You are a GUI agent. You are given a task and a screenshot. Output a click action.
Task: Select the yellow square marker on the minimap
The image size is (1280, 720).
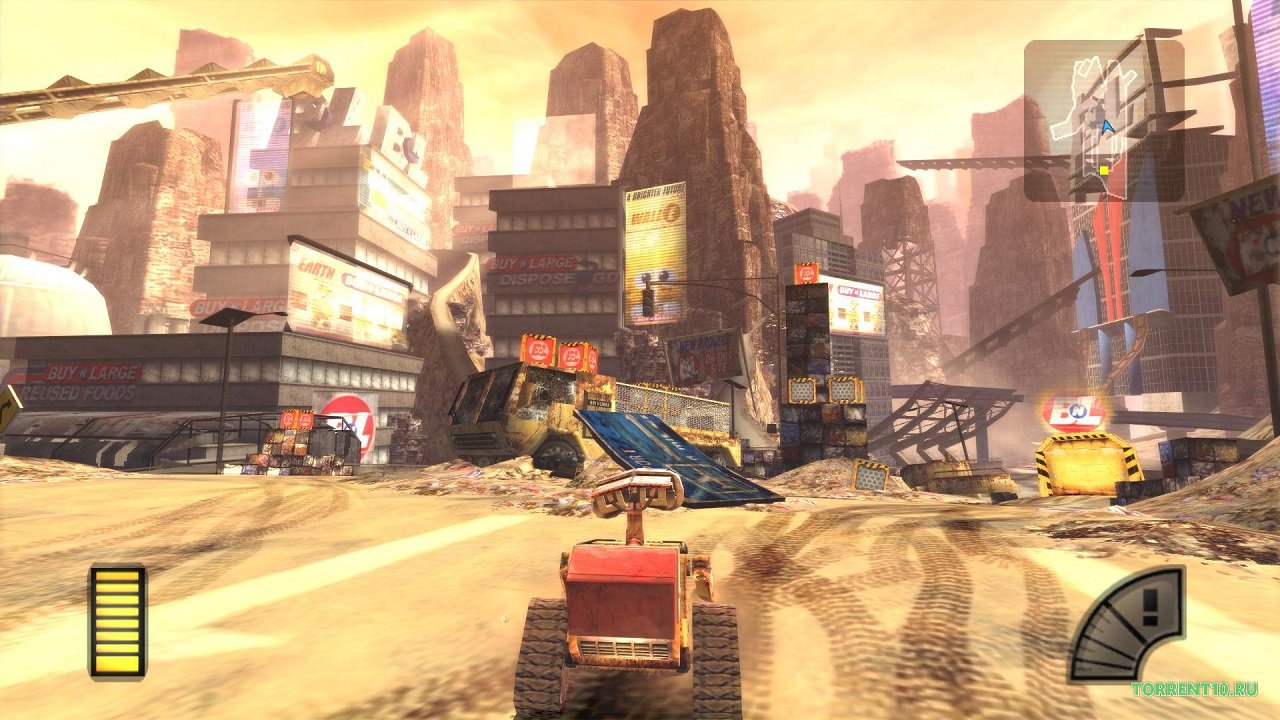pos(1103,170)
